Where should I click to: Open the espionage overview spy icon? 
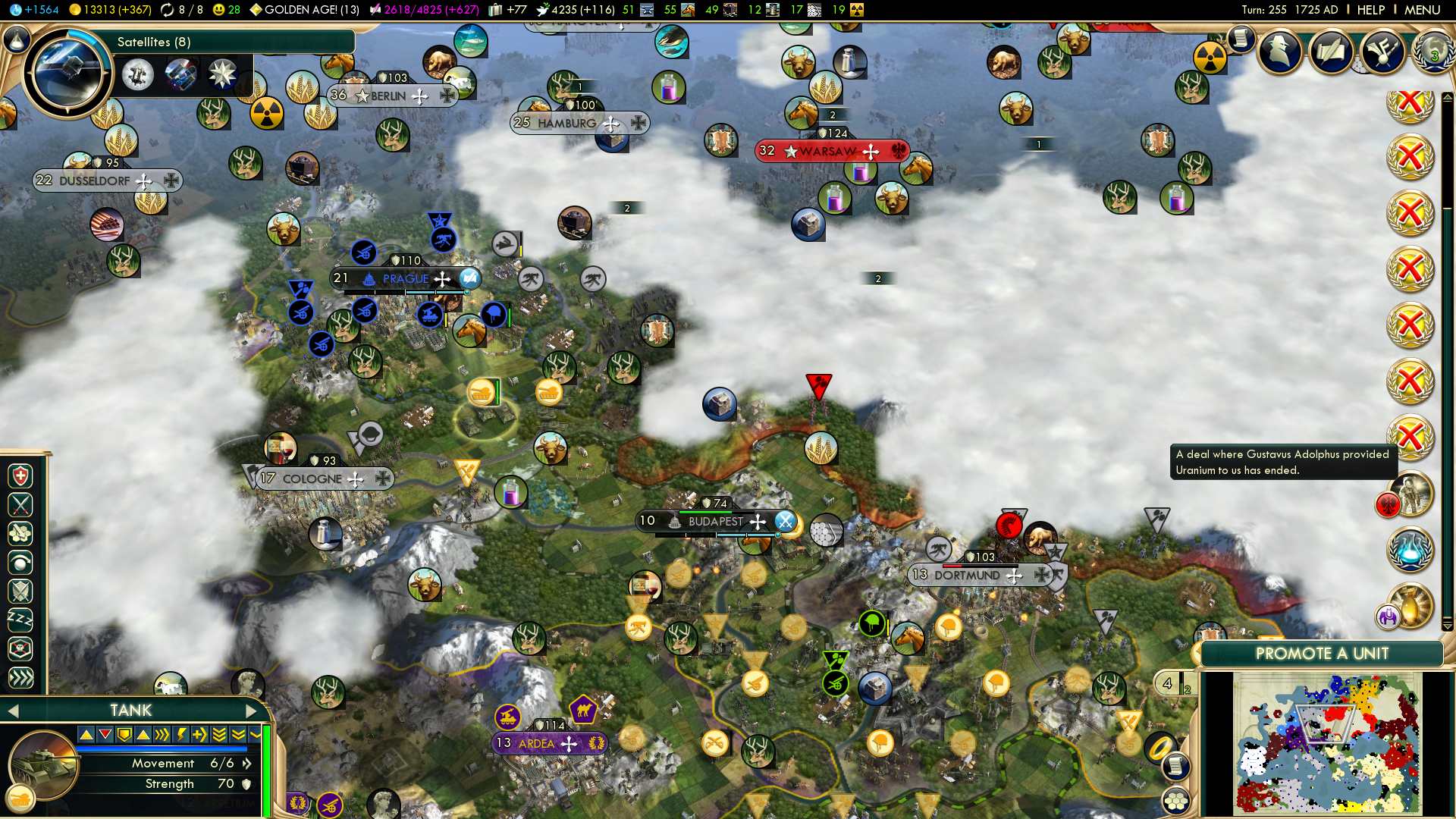point(1280,52)
